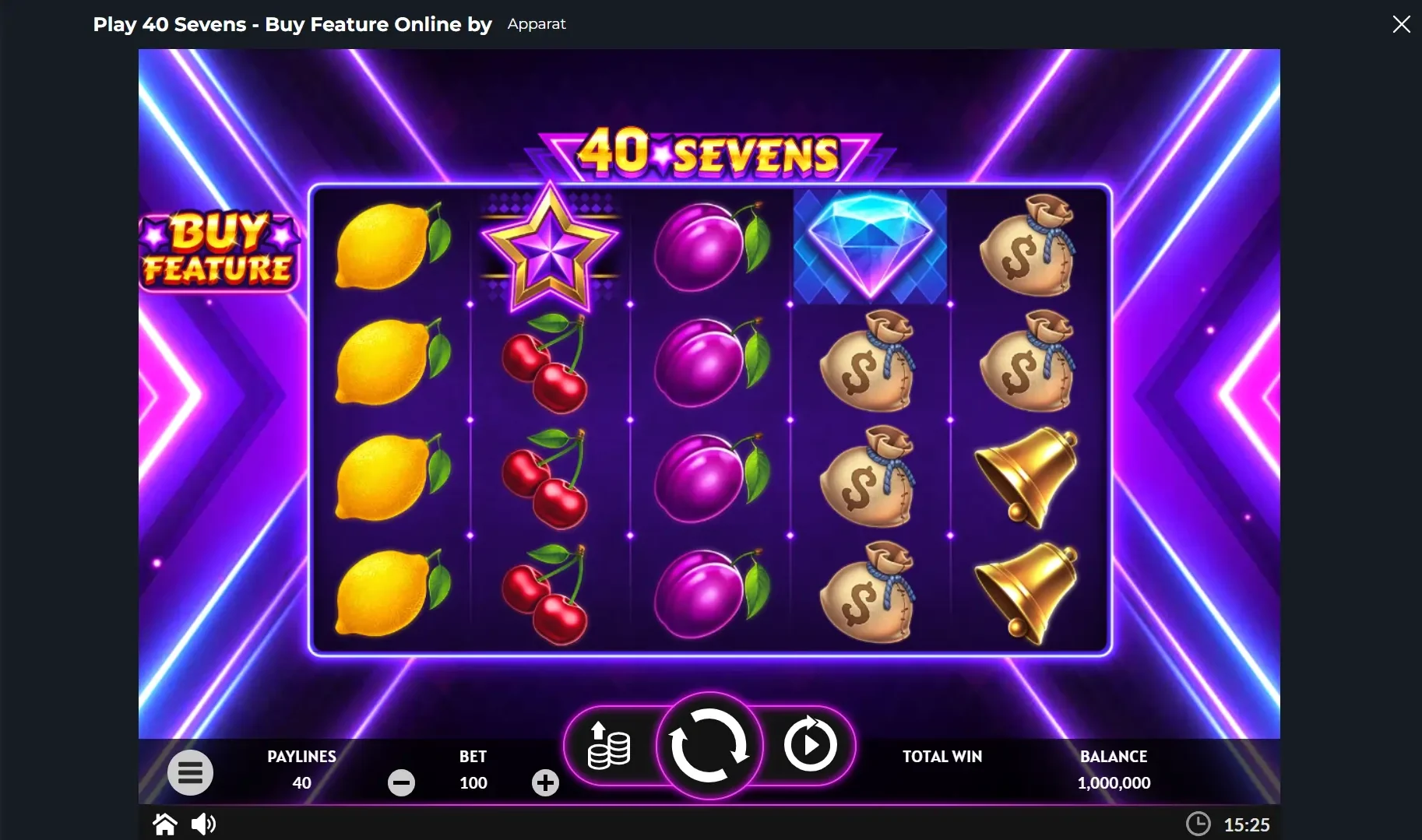Activate the spin reels control
This screenshot has width=1422, height=840.
coord(709,746)
